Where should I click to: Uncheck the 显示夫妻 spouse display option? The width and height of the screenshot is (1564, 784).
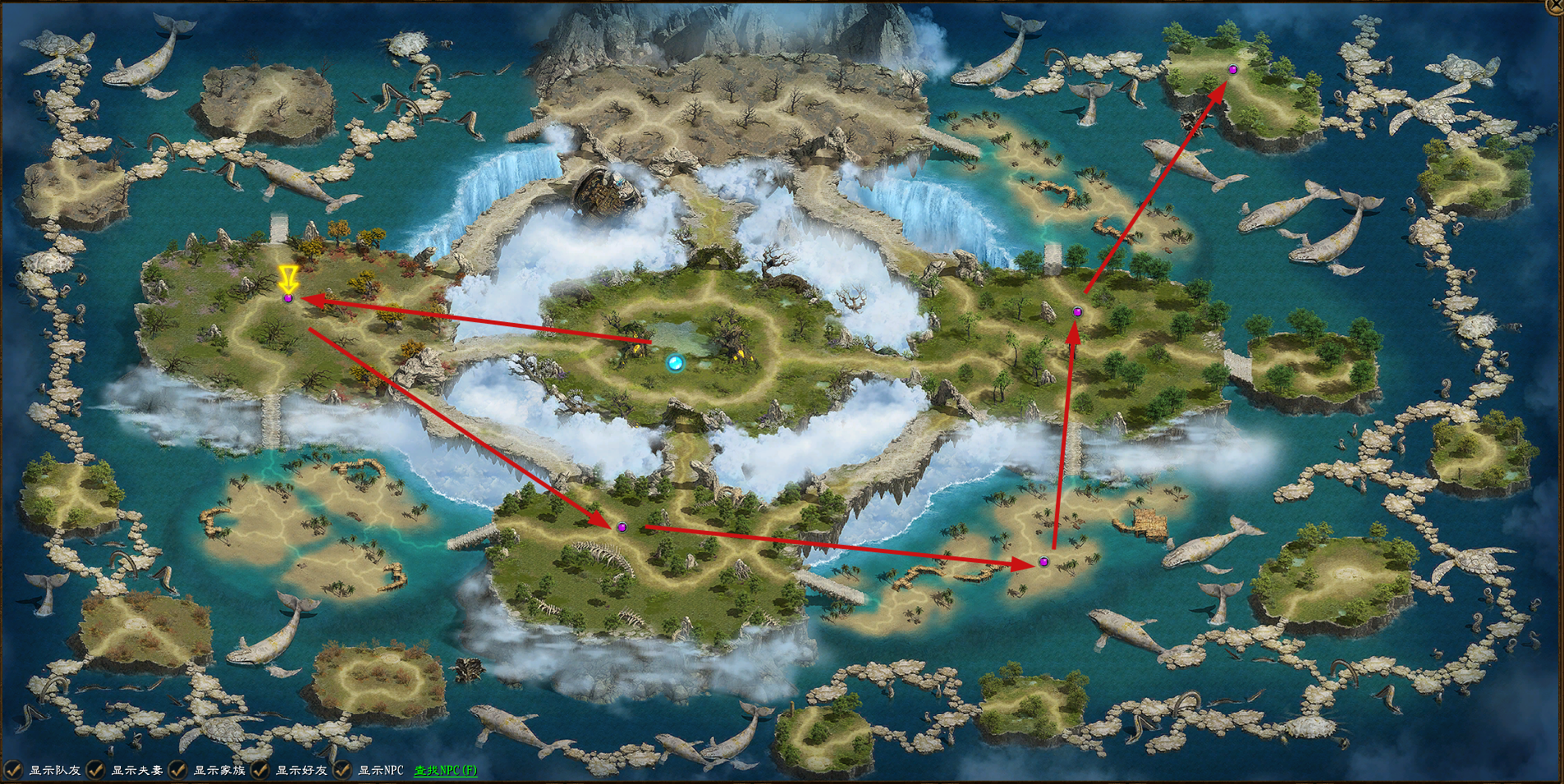point(95,770)
